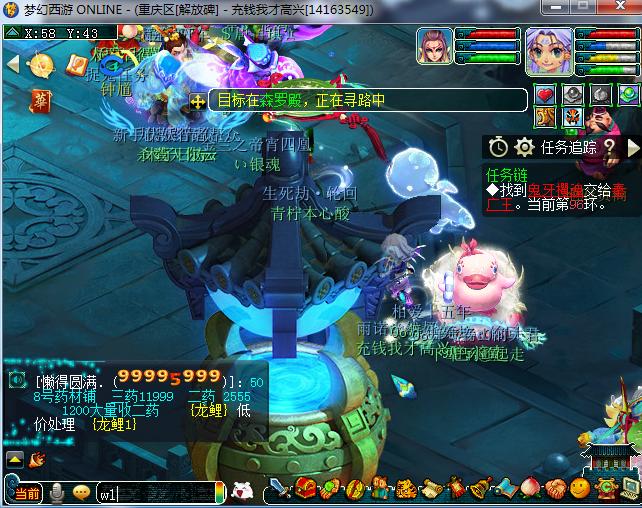Open quest tracker help question mark
This screenshot has width=642, height=508.
point(609,147)
